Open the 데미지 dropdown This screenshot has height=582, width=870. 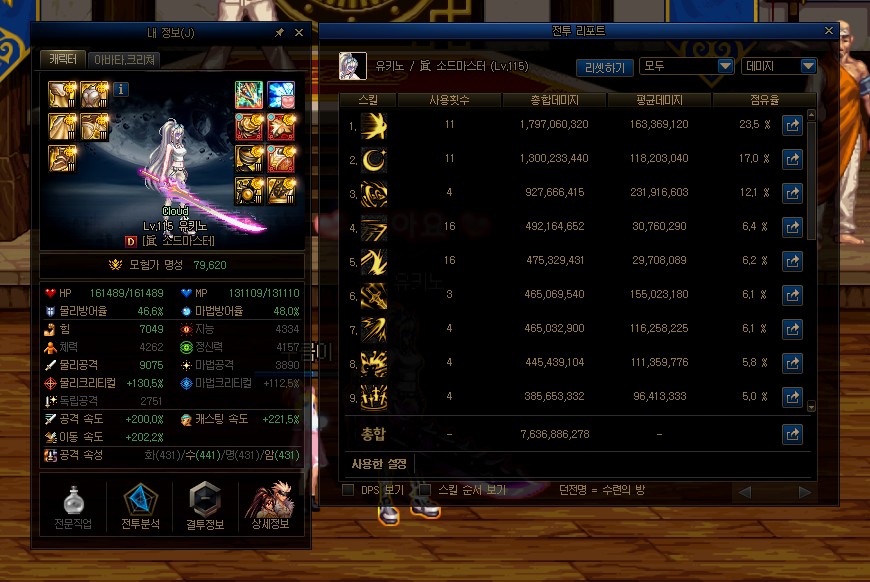coord(780,67)
